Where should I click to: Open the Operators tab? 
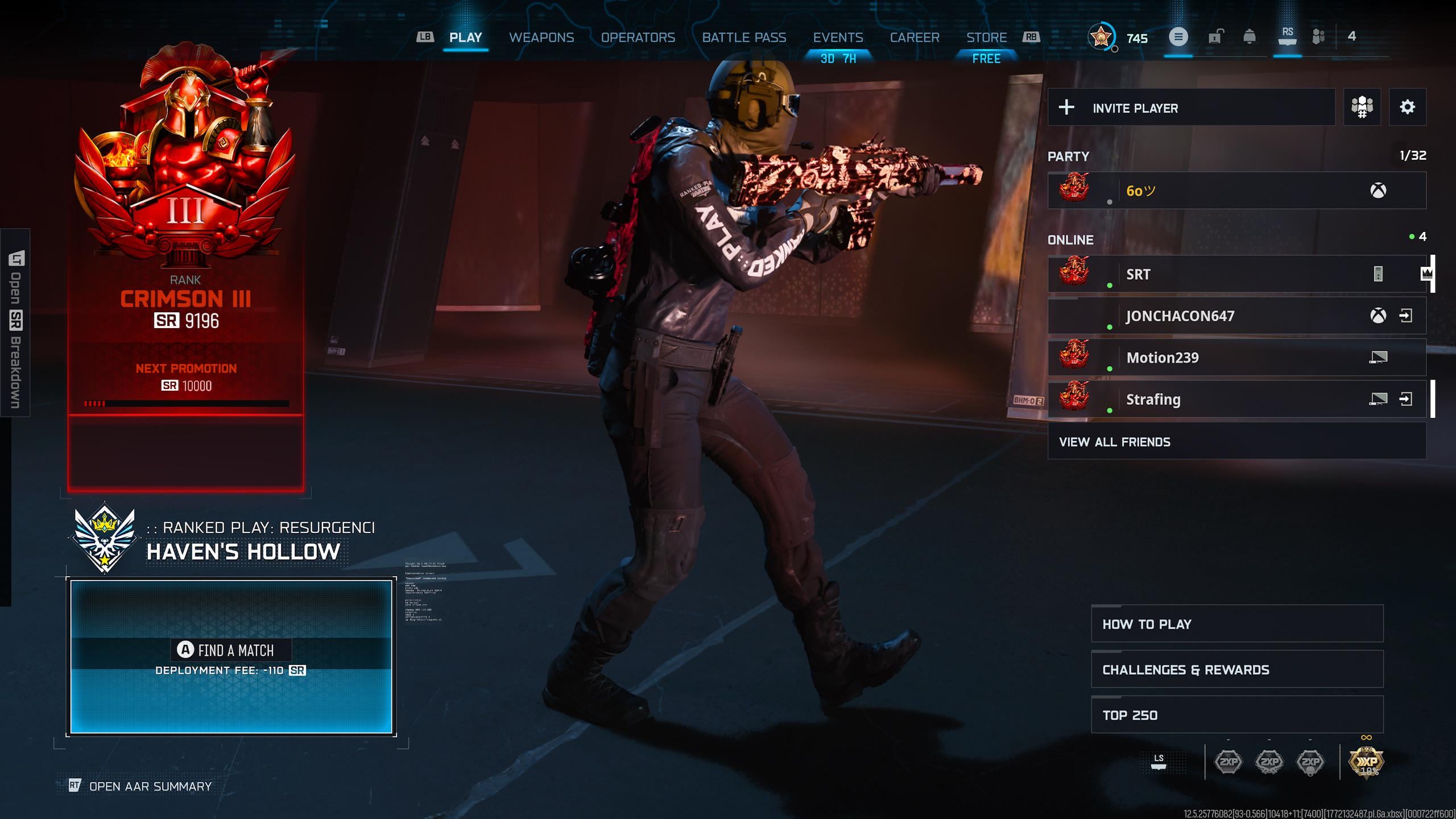[638, 38]
